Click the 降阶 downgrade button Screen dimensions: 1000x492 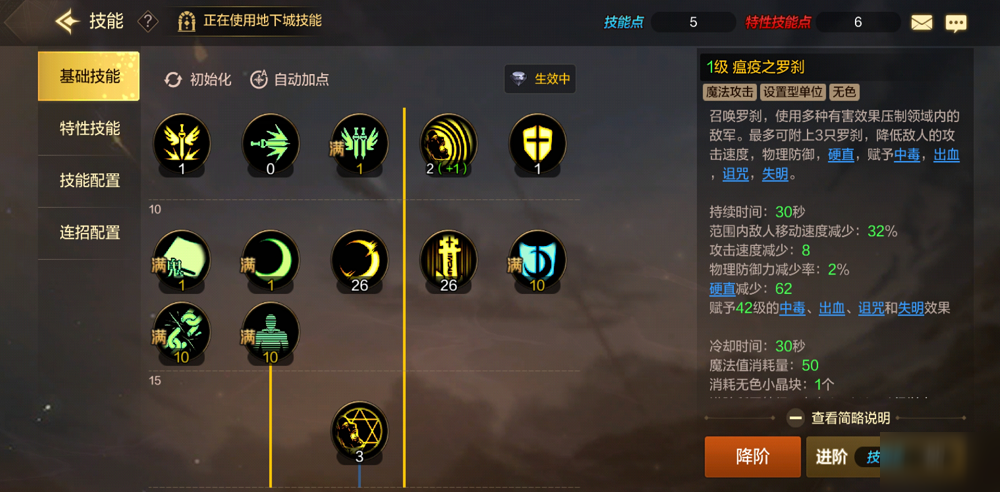pos(752,457)
